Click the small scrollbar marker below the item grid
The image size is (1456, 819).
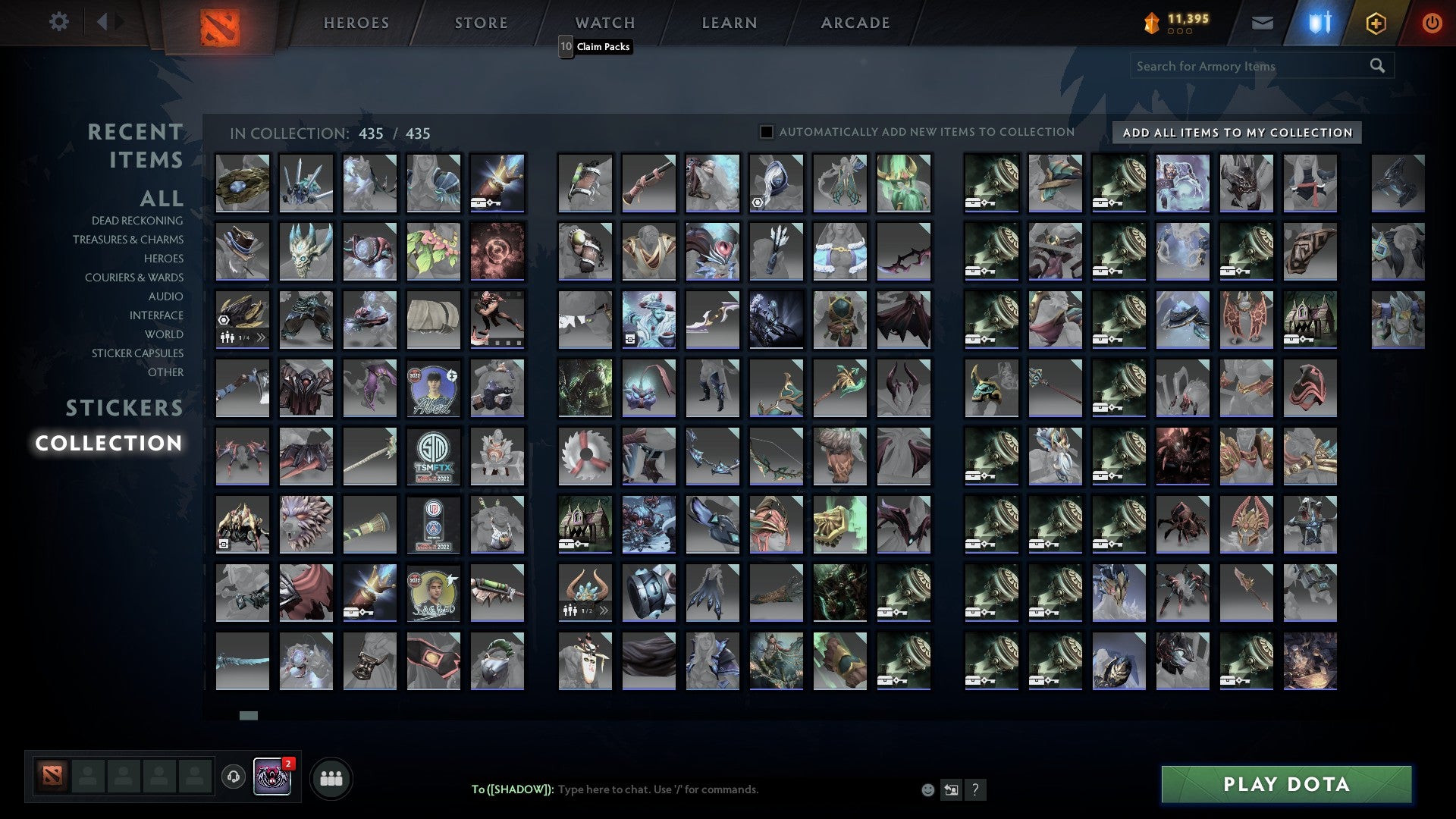[249, 715]
